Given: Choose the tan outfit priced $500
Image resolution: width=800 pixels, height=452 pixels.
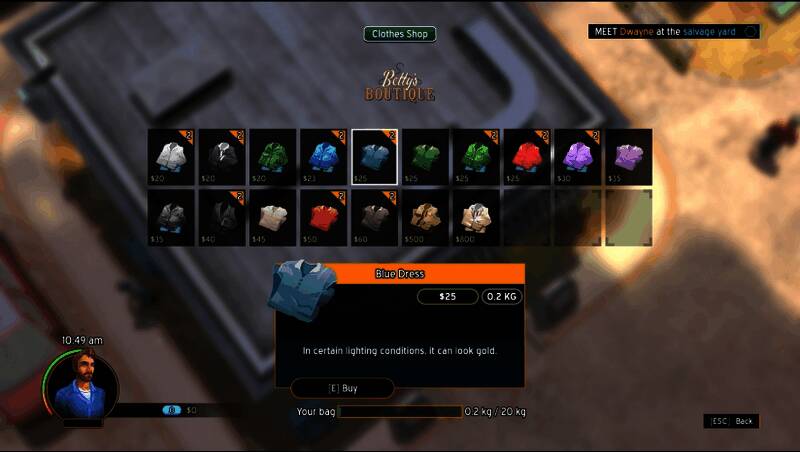Looking at the screenshot, I should (x=427, y=217).
